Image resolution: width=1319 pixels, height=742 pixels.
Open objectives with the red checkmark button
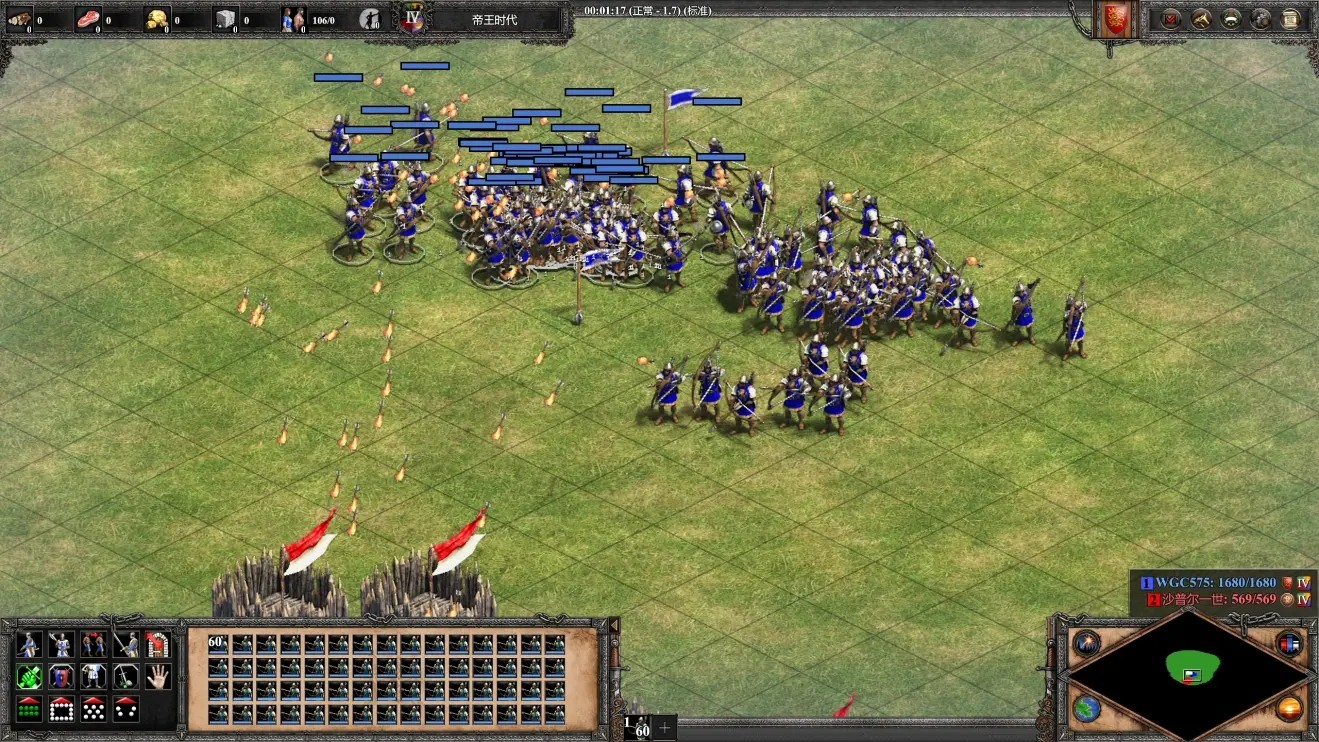click(1170, 19)
